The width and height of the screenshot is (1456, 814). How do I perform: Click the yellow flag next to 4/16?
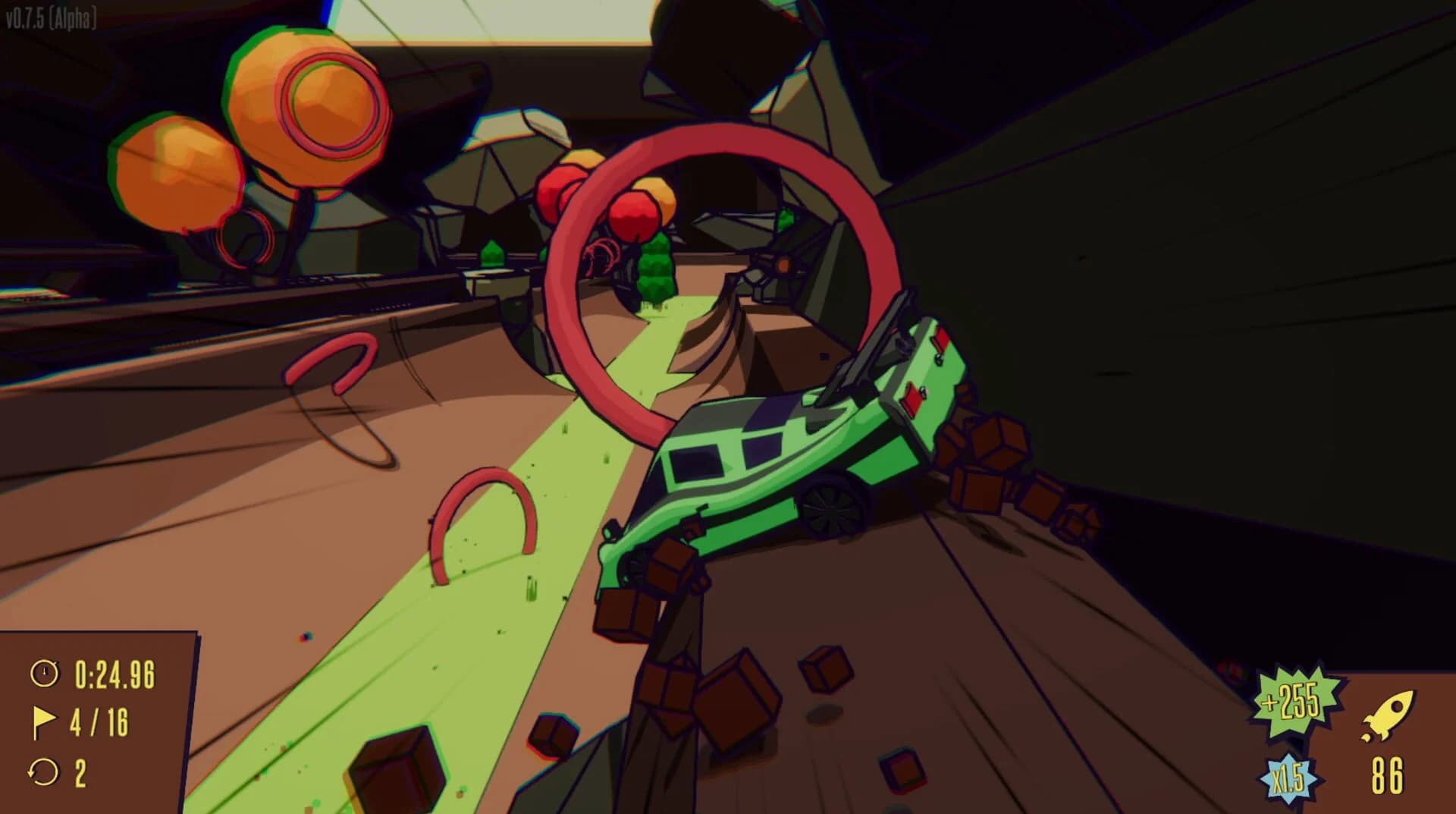click(45, 720)
